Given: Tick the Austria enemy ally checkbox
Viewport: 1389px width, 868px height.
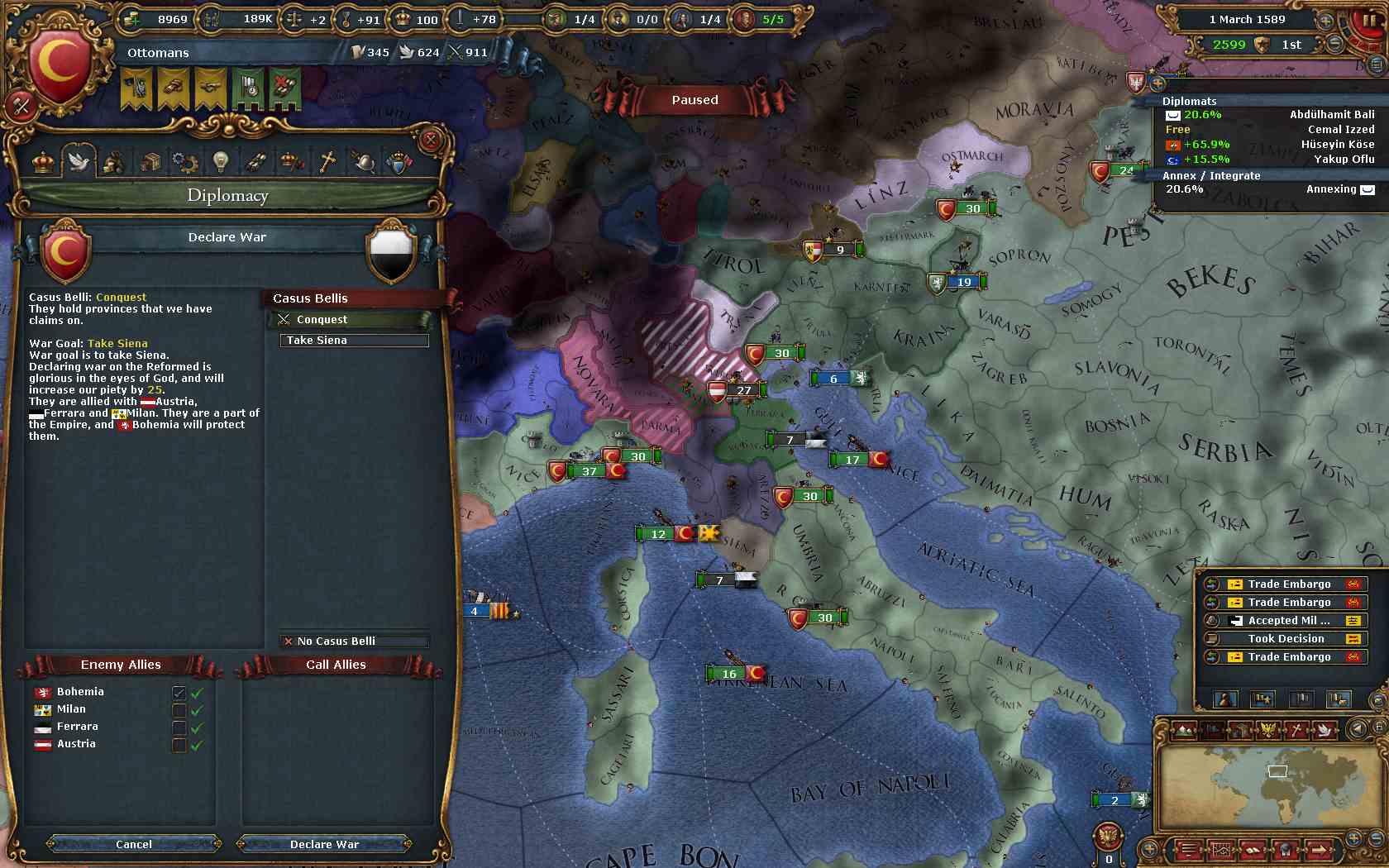Looking at the screenshot, I should (179, 745).
